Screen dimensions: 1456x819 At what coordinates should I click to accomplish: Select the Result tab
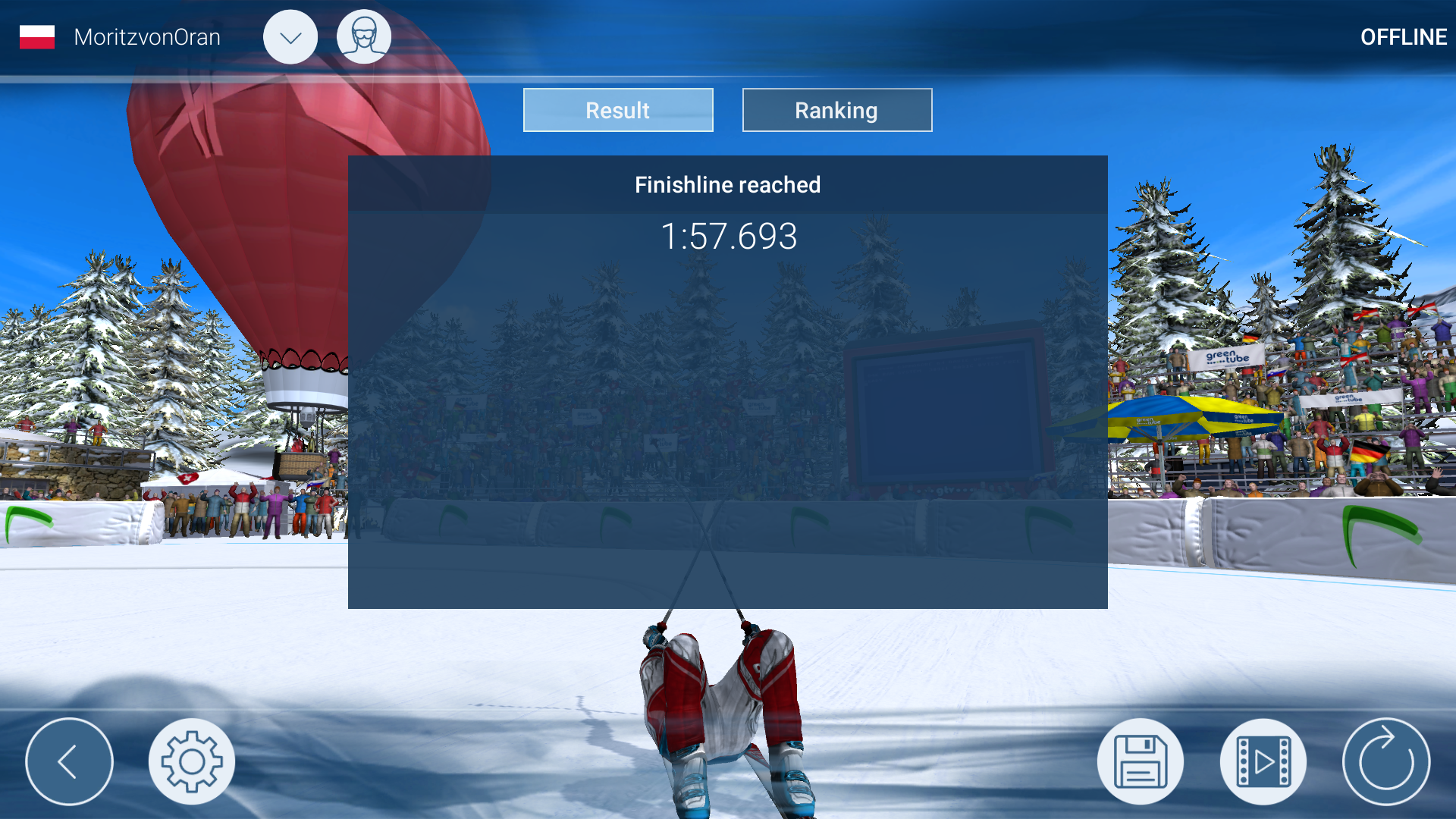pos(617,109)
